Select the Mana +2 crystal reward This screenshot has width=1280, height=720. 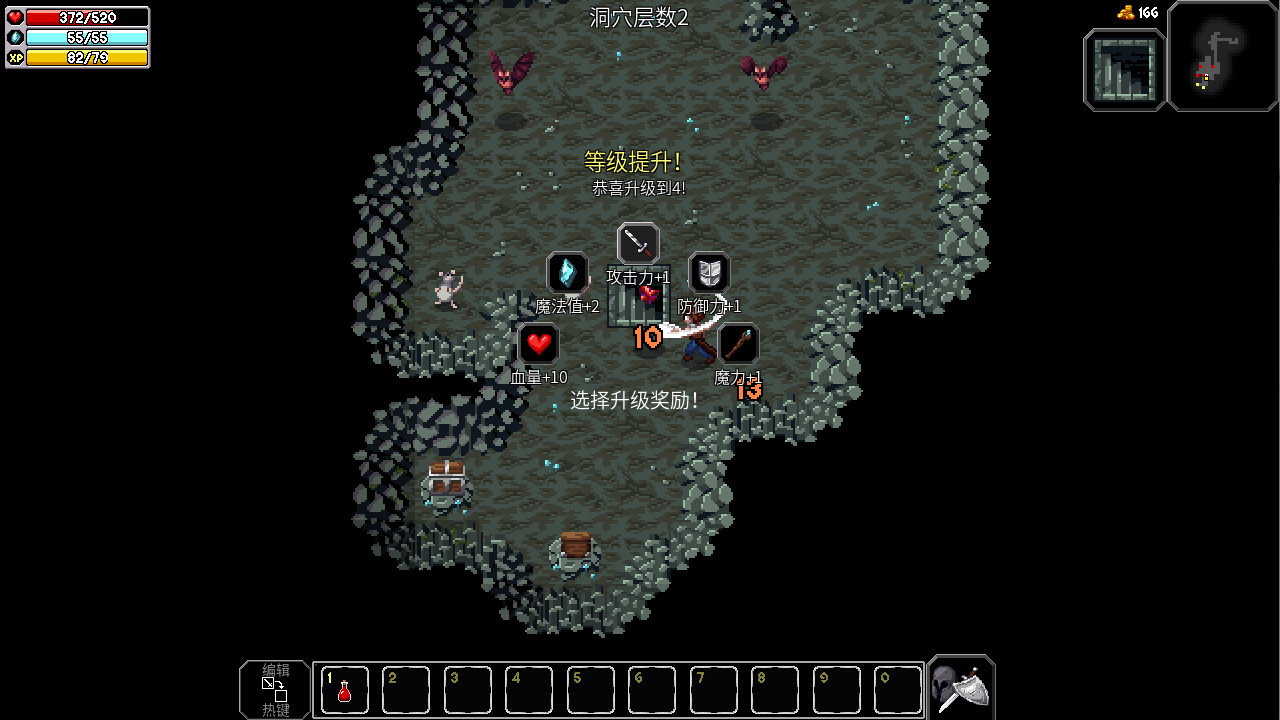click(x=567, y=272)
